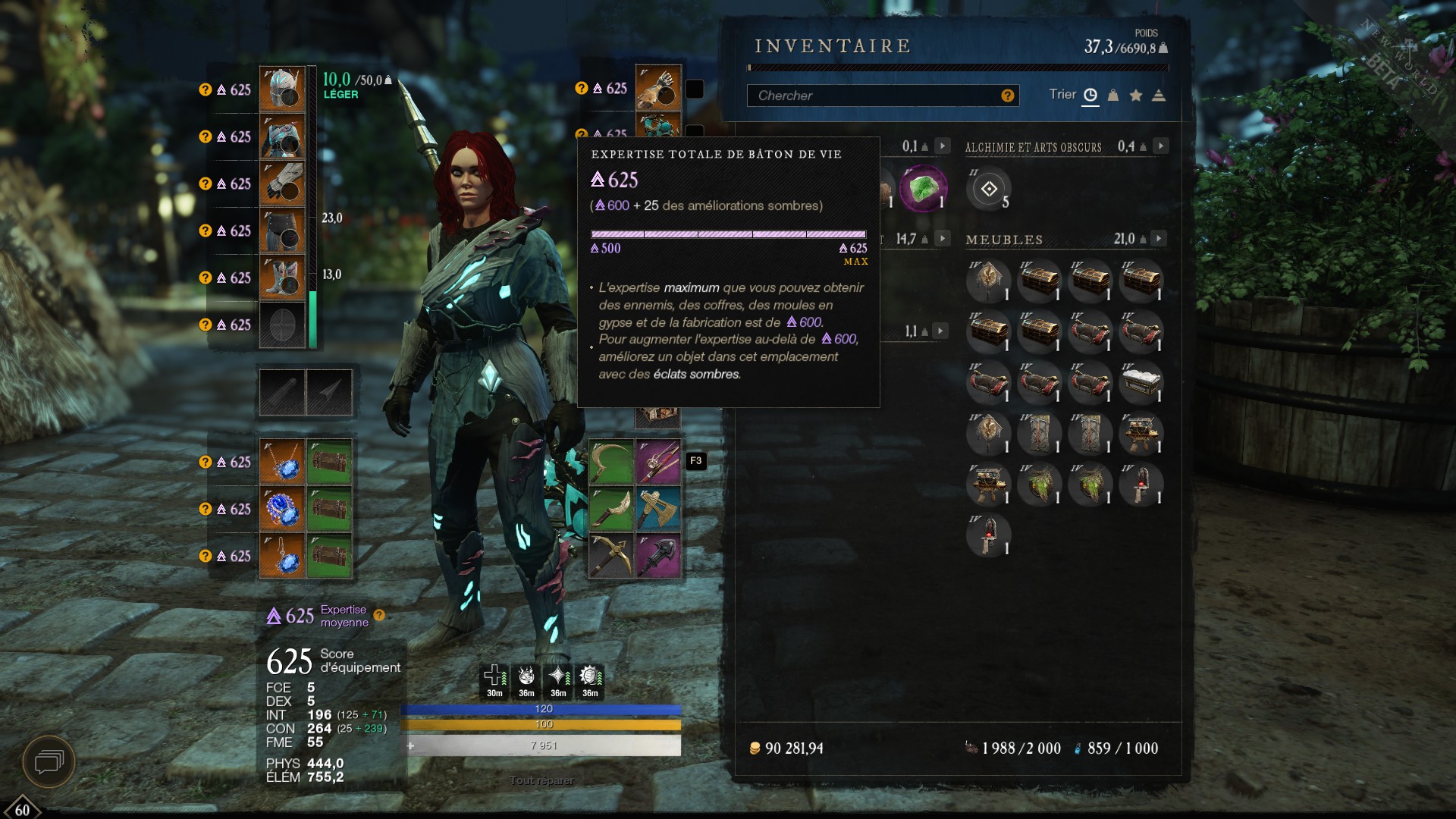Viewport: 1456px width, 819px height.
Task: Select the logging axe tool slot
Action: (x=658, y=509)
